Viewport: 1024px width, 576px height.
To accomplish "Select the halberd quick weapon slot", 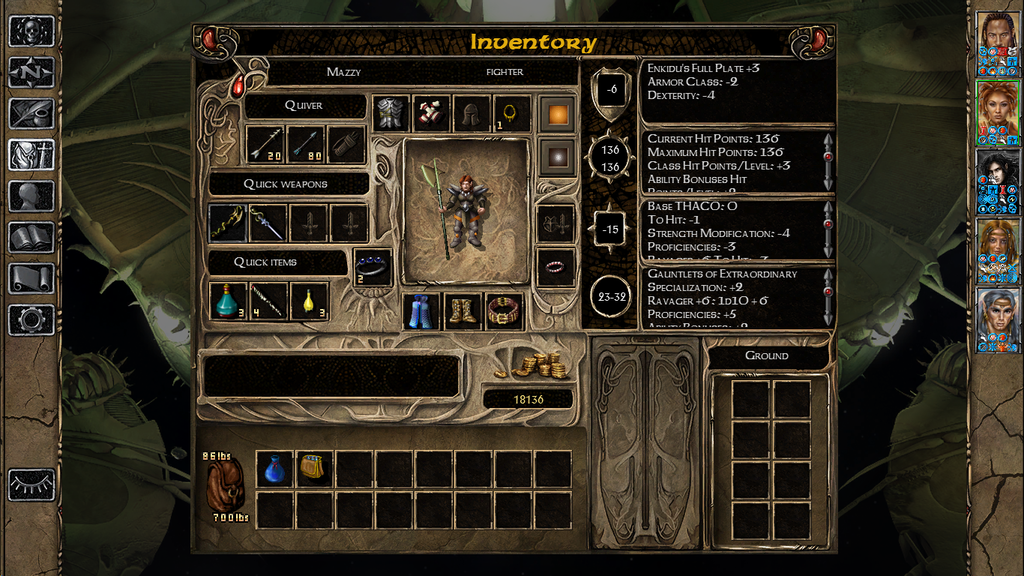I will pos(228,223).
